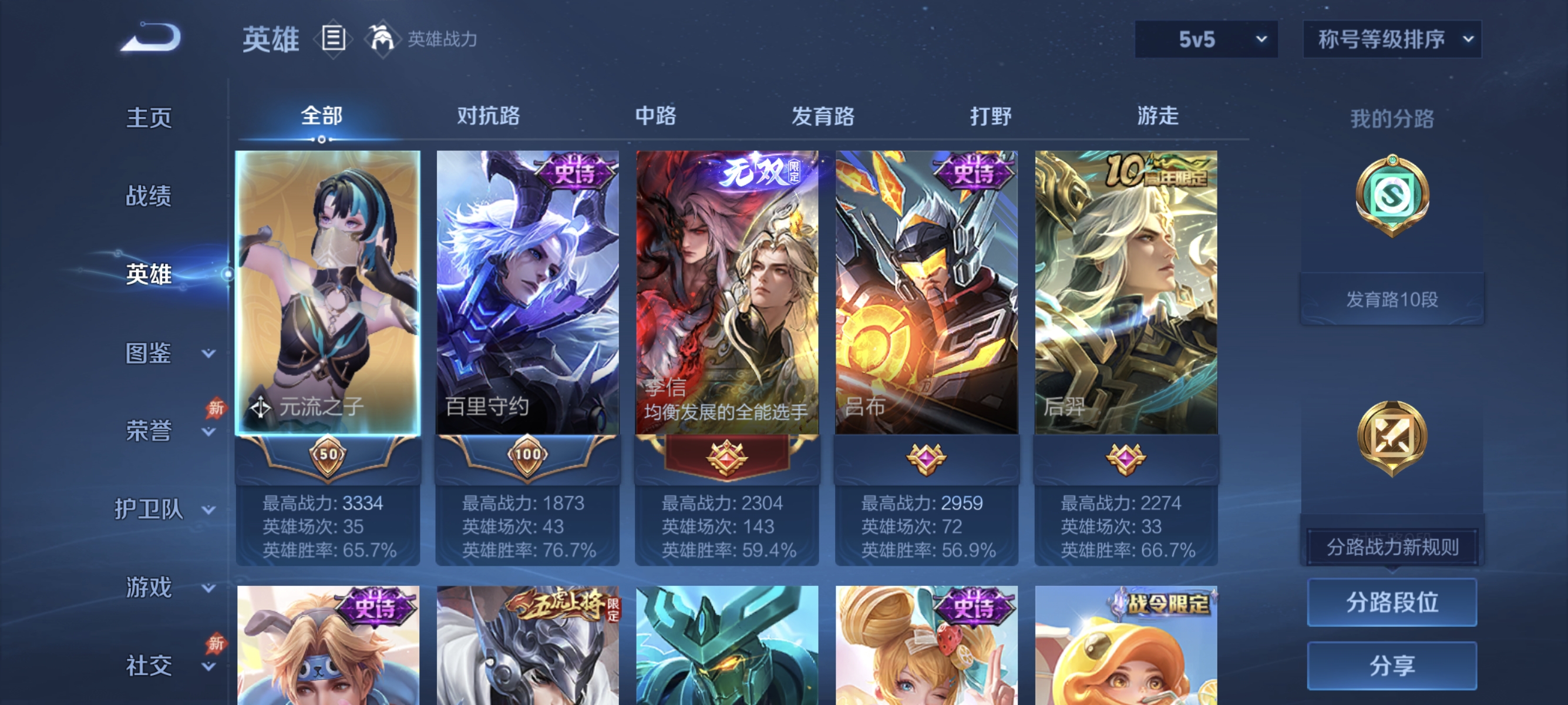Screen dimensions: 1568x705
Task: Go to 主页 in the sidebar menu
Action: [148, 118]
